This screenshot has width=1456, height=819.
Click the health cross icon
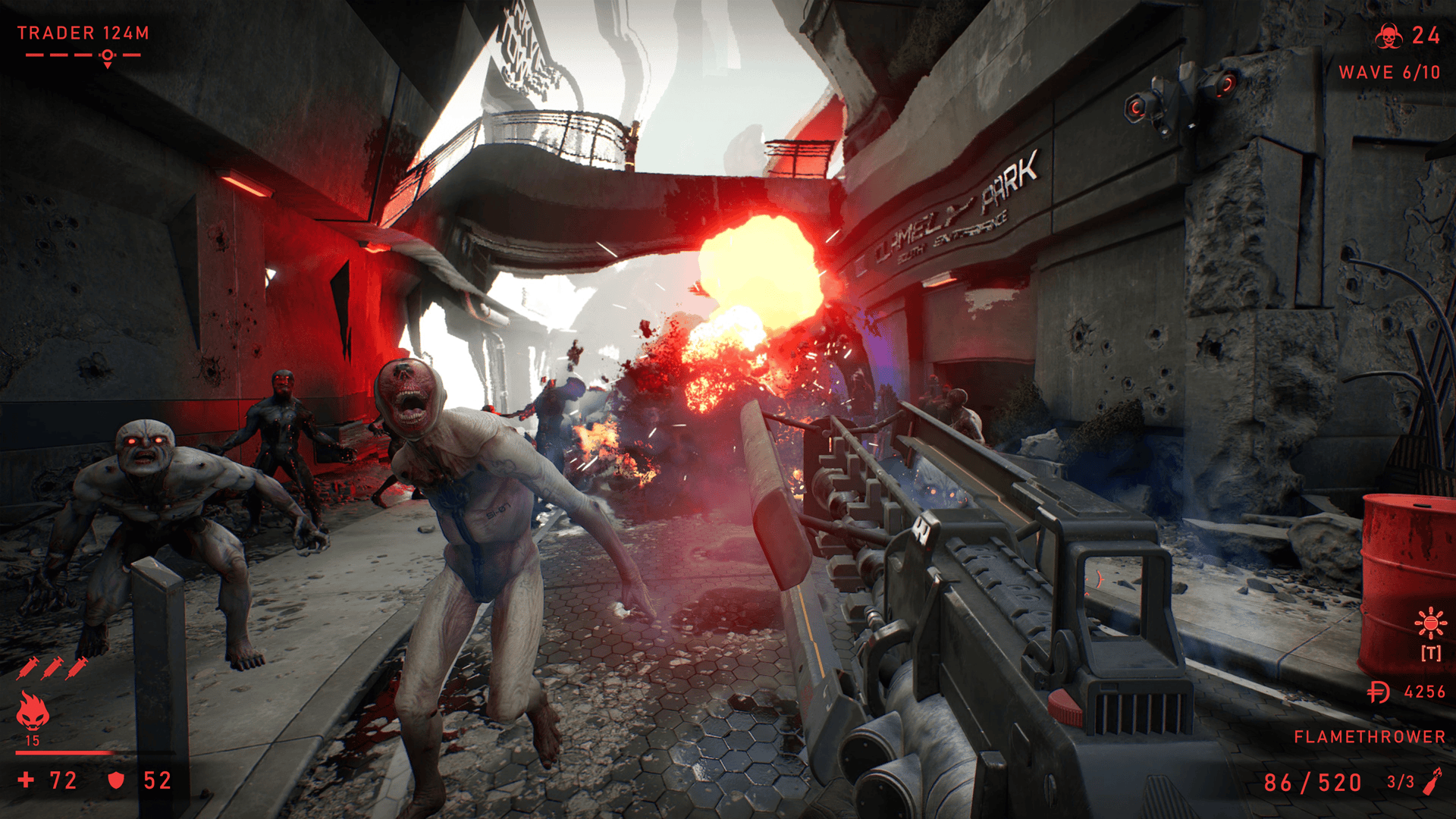click(x=27, y=780)
